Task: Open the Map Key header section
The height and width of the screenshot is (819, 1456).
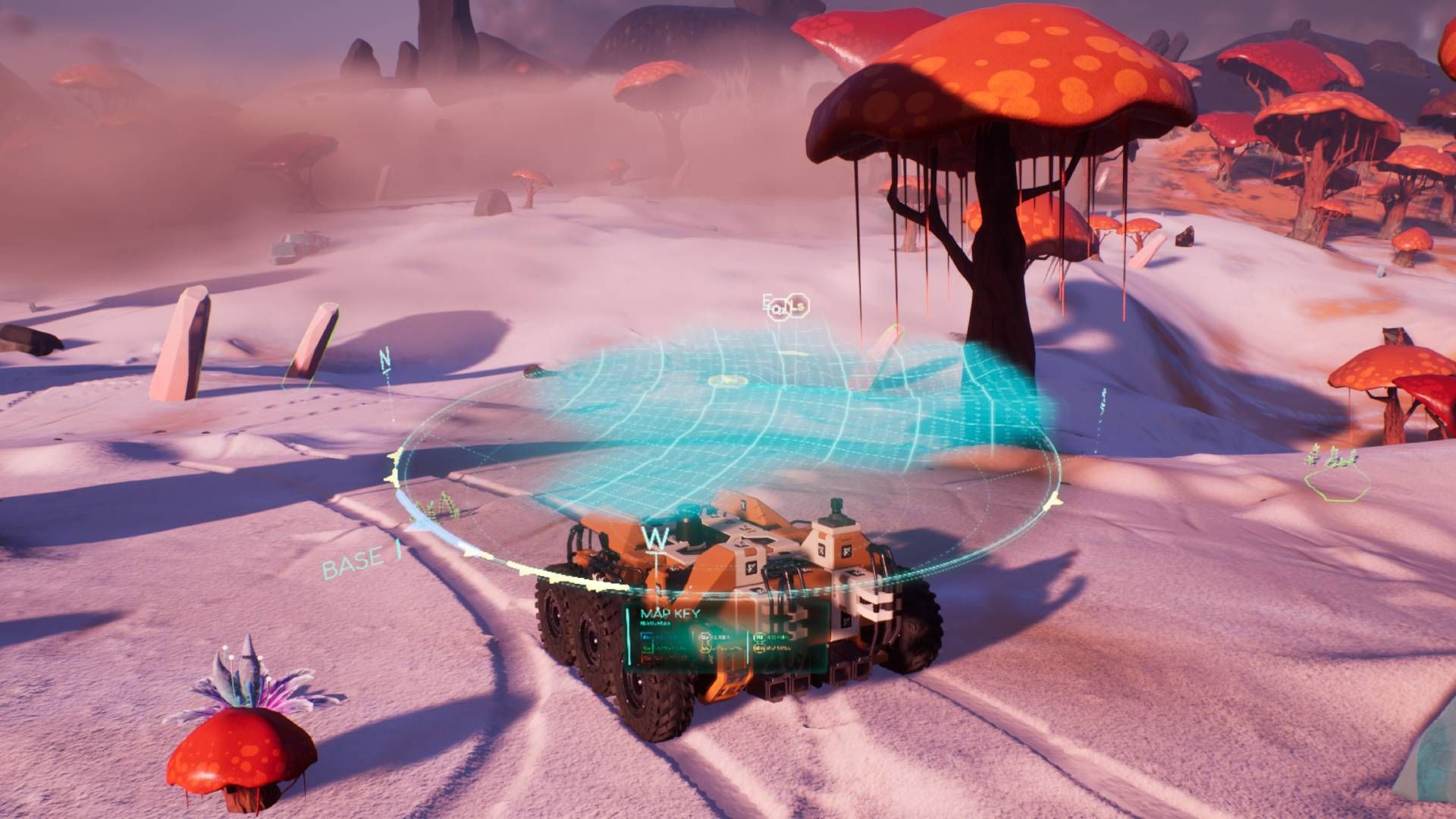Action: (670, 613)
